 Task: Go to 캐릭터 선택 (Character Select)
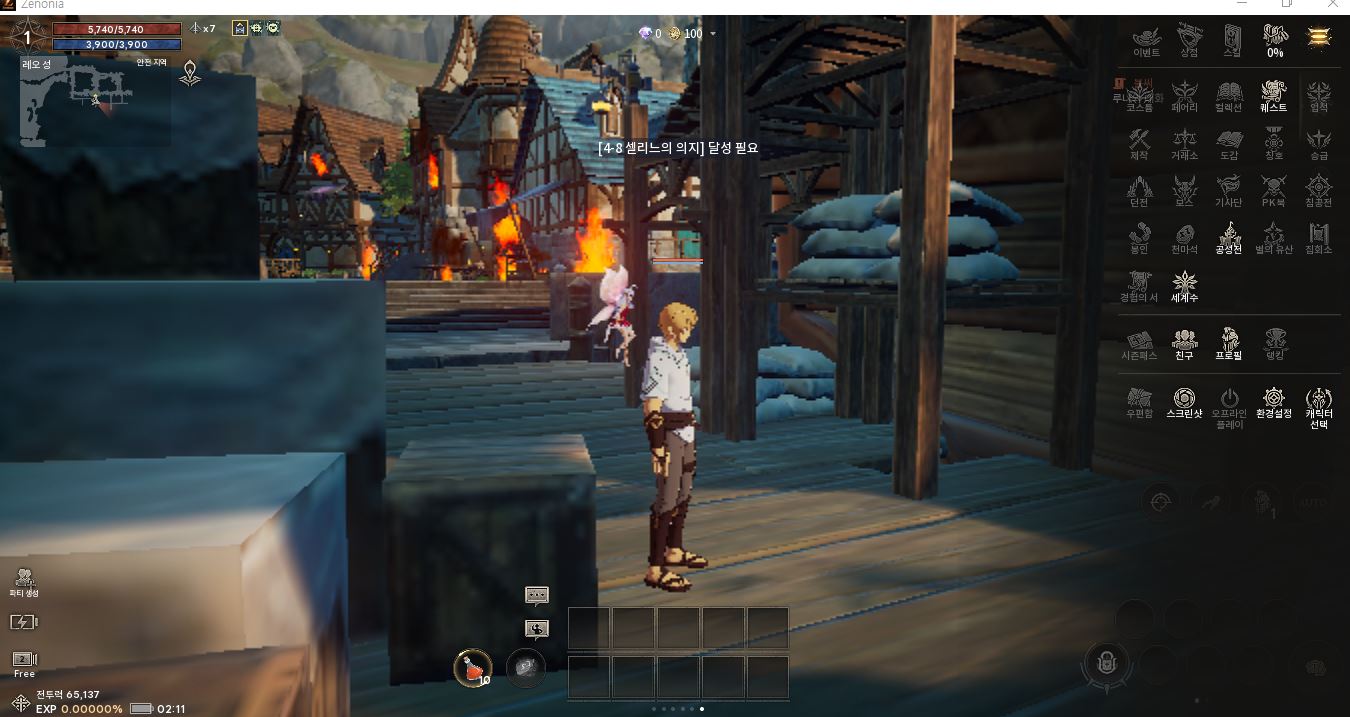click(1319, 405)
